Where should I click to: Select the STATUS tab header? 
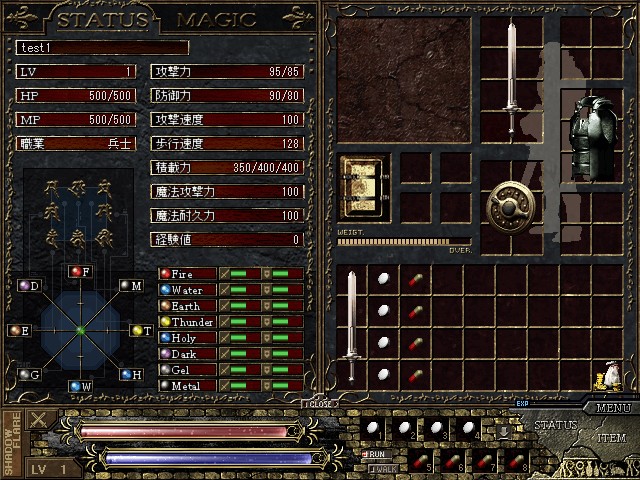point(104,19)
